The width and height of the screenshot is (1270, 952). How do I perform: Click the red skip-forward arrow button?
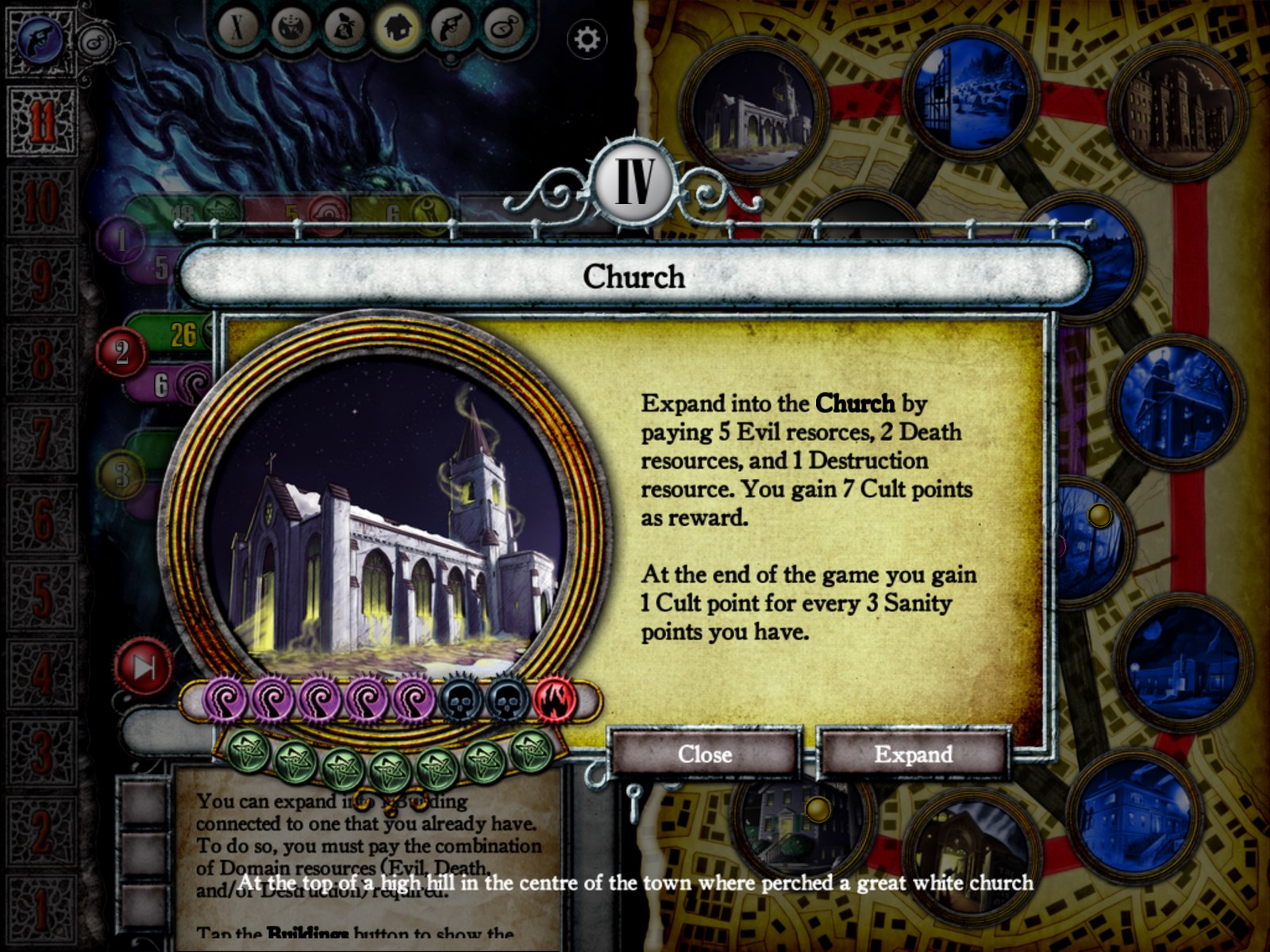pyautogui.click(x=144, y=669)
